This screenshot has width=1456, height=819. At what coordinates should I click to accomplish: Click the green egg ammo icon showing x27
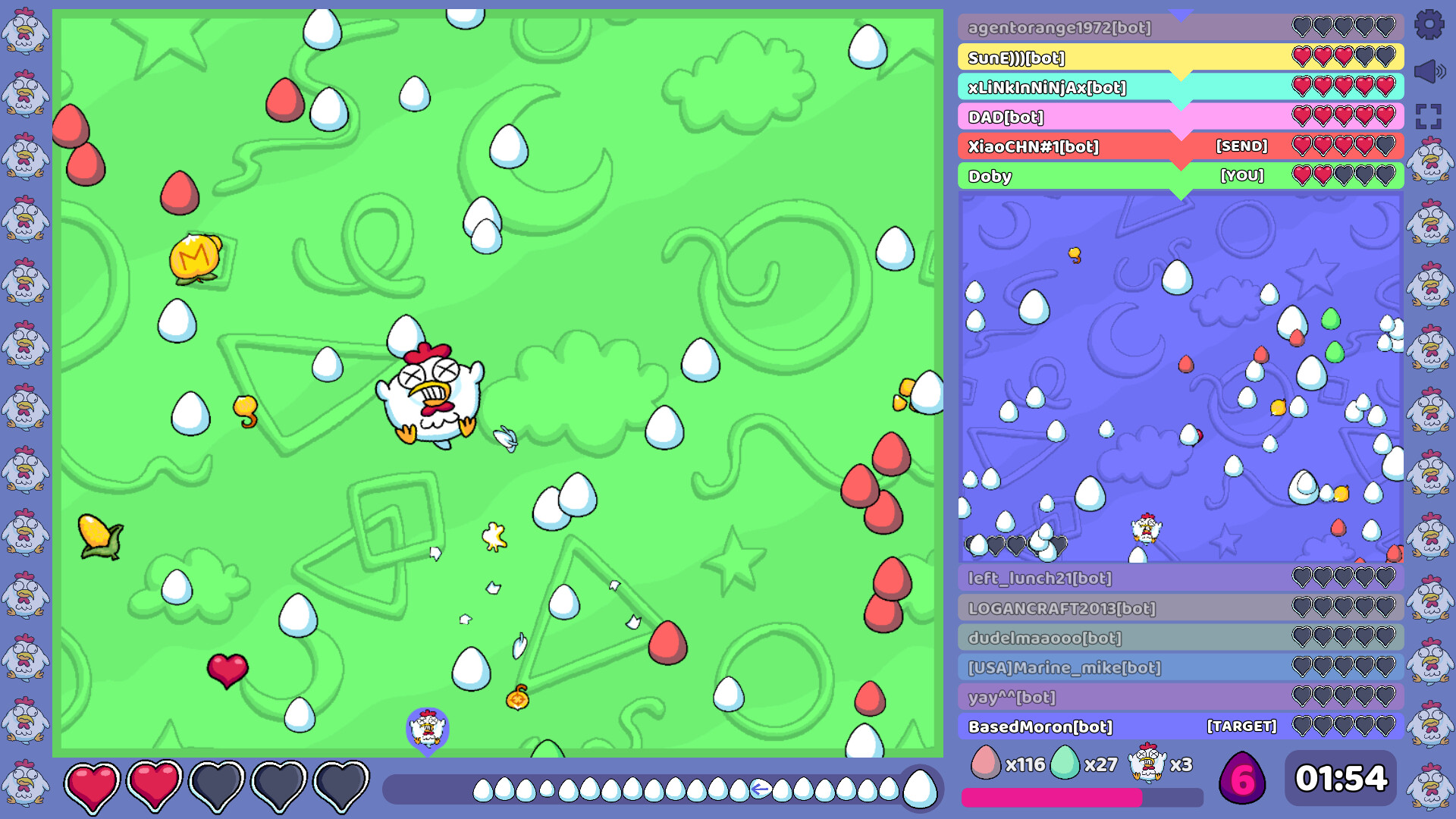pyautogui.click(x=1067, y=764)
